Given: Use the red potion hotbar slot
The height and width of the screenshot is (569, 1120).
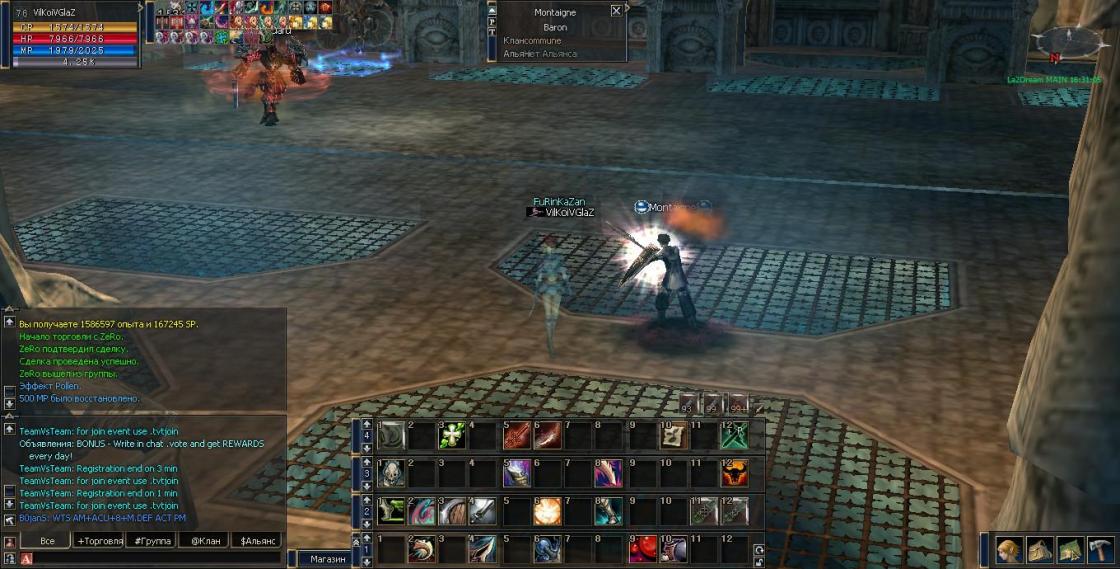Looking at the screenshot, I should [641, 548].
